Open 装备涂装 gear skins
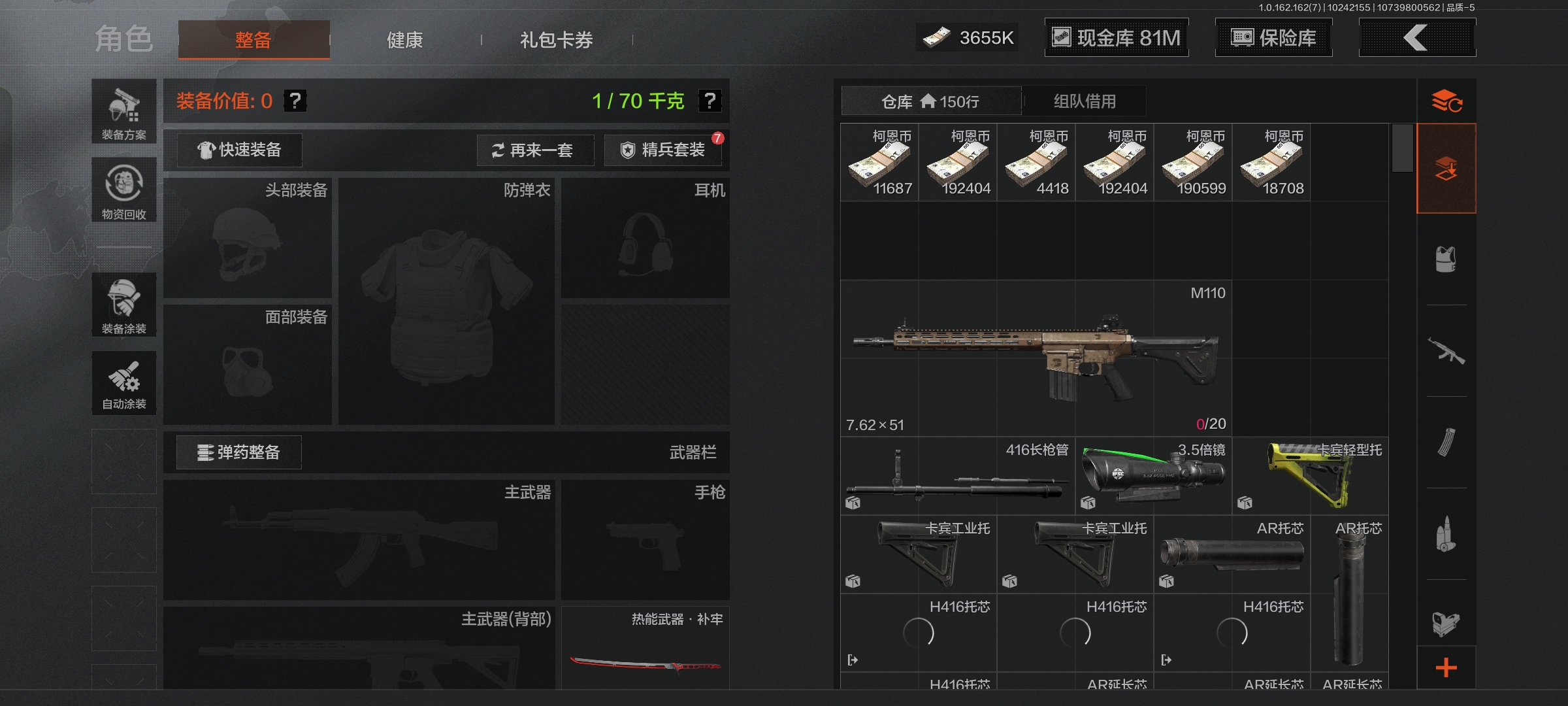Image resolution: width=1568 pixels, height=706 pixels. click(x=124, y=305)
